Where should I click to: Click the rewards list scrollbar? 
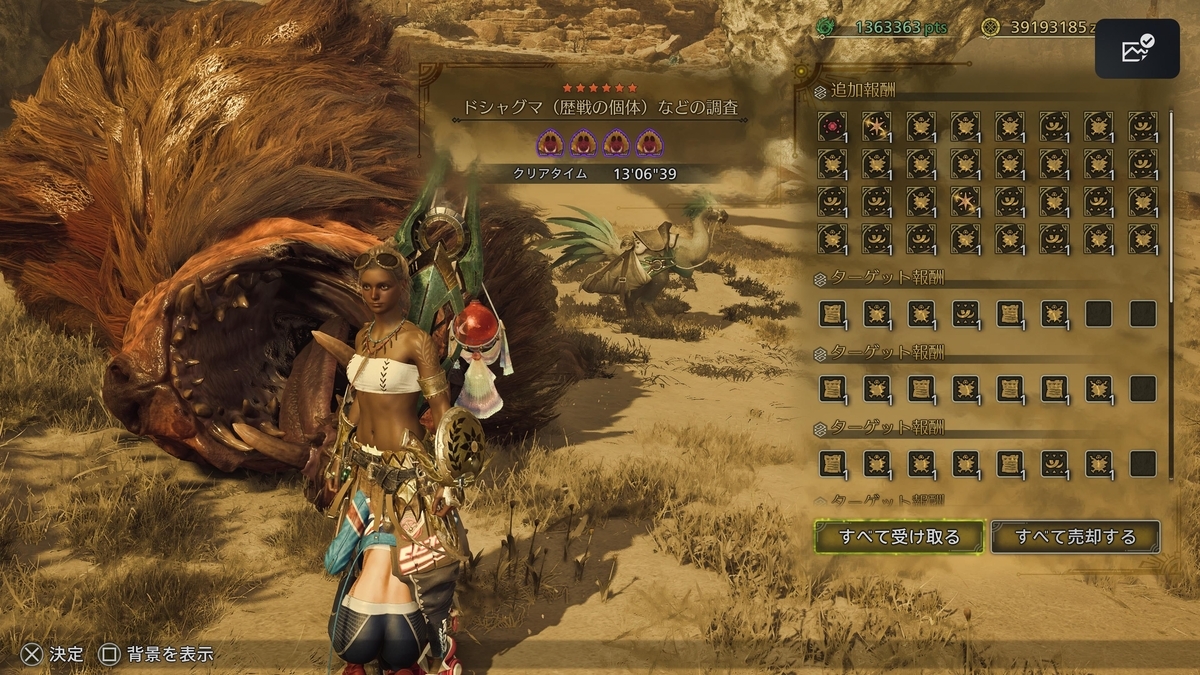click(1172, 200)
